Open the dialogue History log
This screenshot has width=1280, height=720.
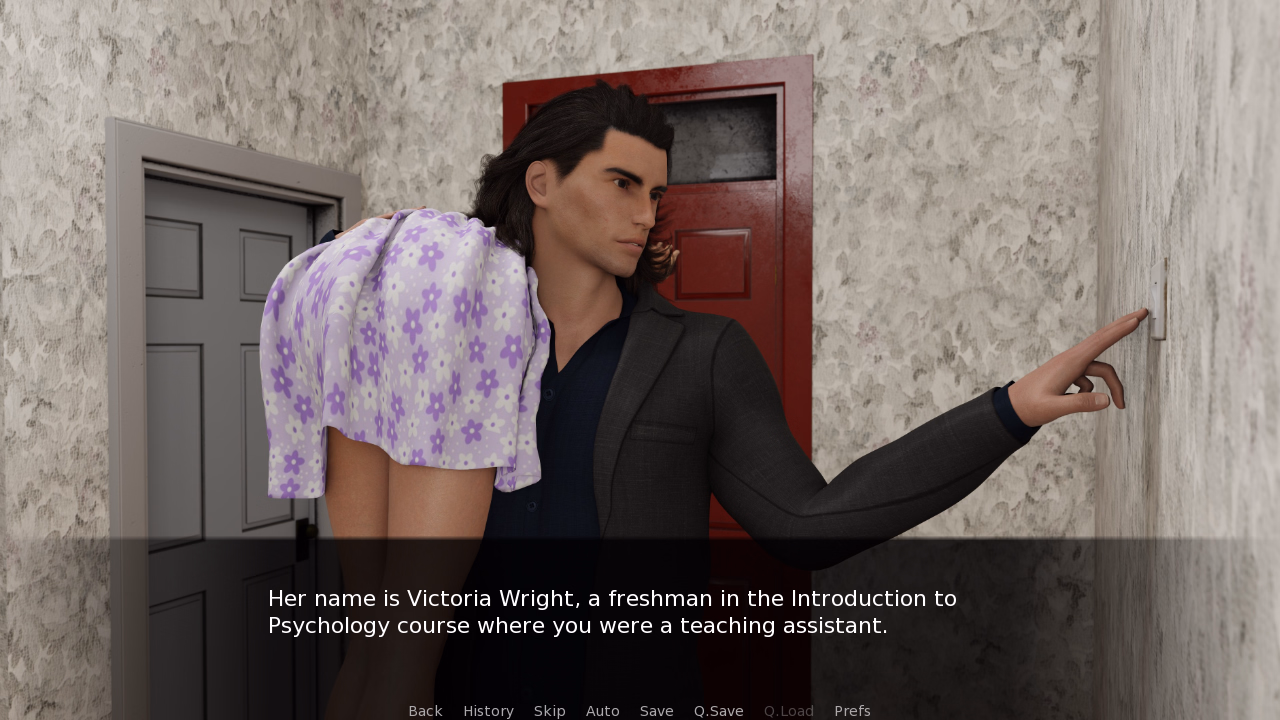(x=488, y=711)
